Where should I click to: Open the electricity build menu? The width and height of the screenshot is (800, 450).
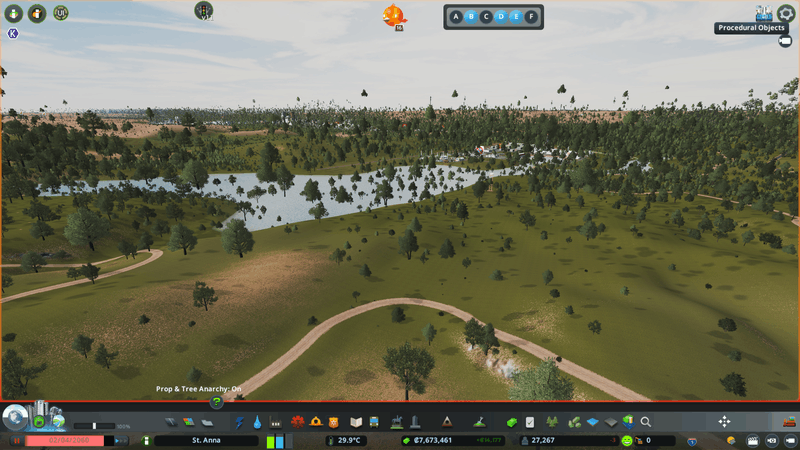coord(240,422)
